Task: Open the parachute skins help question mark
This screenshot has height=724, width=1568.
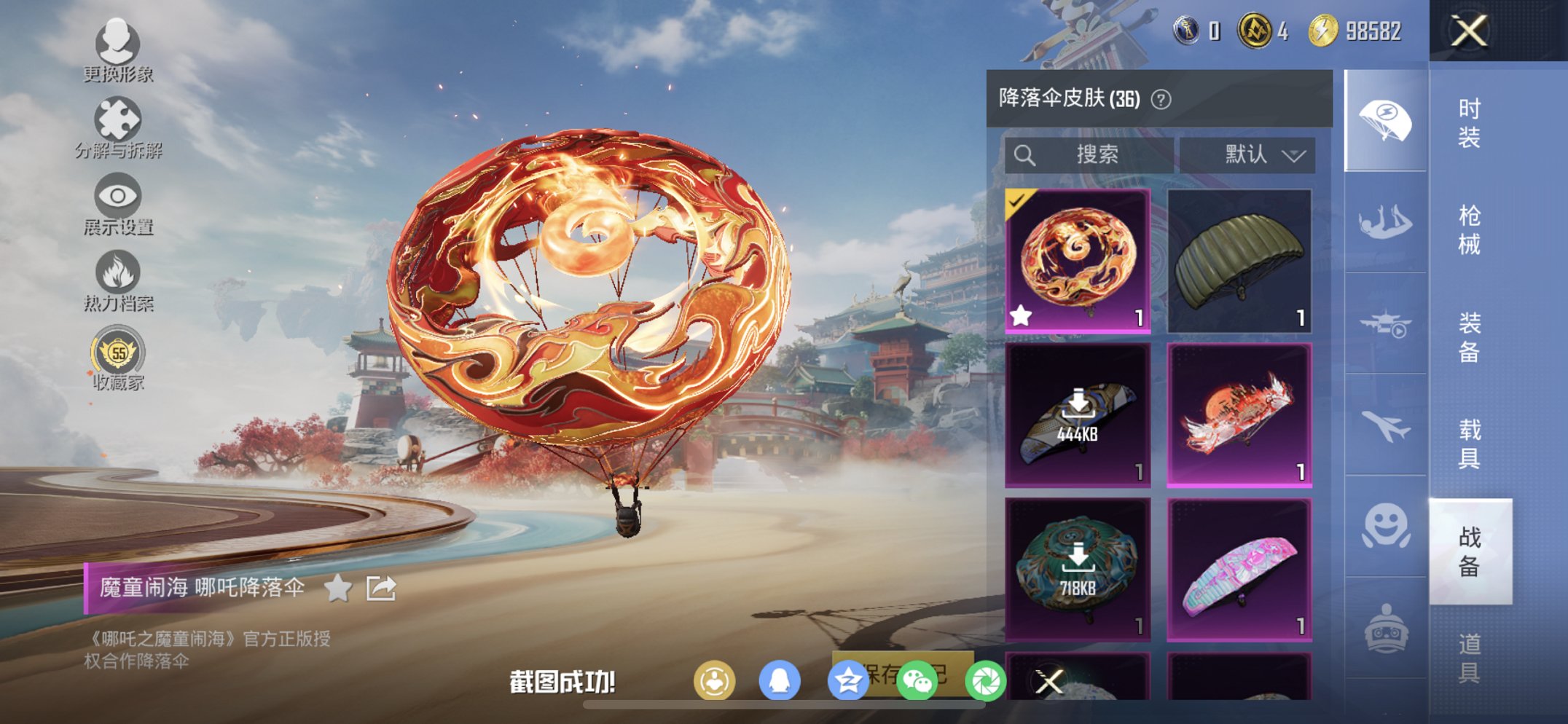Action: pyautogui.click(x=1159, y=98)
